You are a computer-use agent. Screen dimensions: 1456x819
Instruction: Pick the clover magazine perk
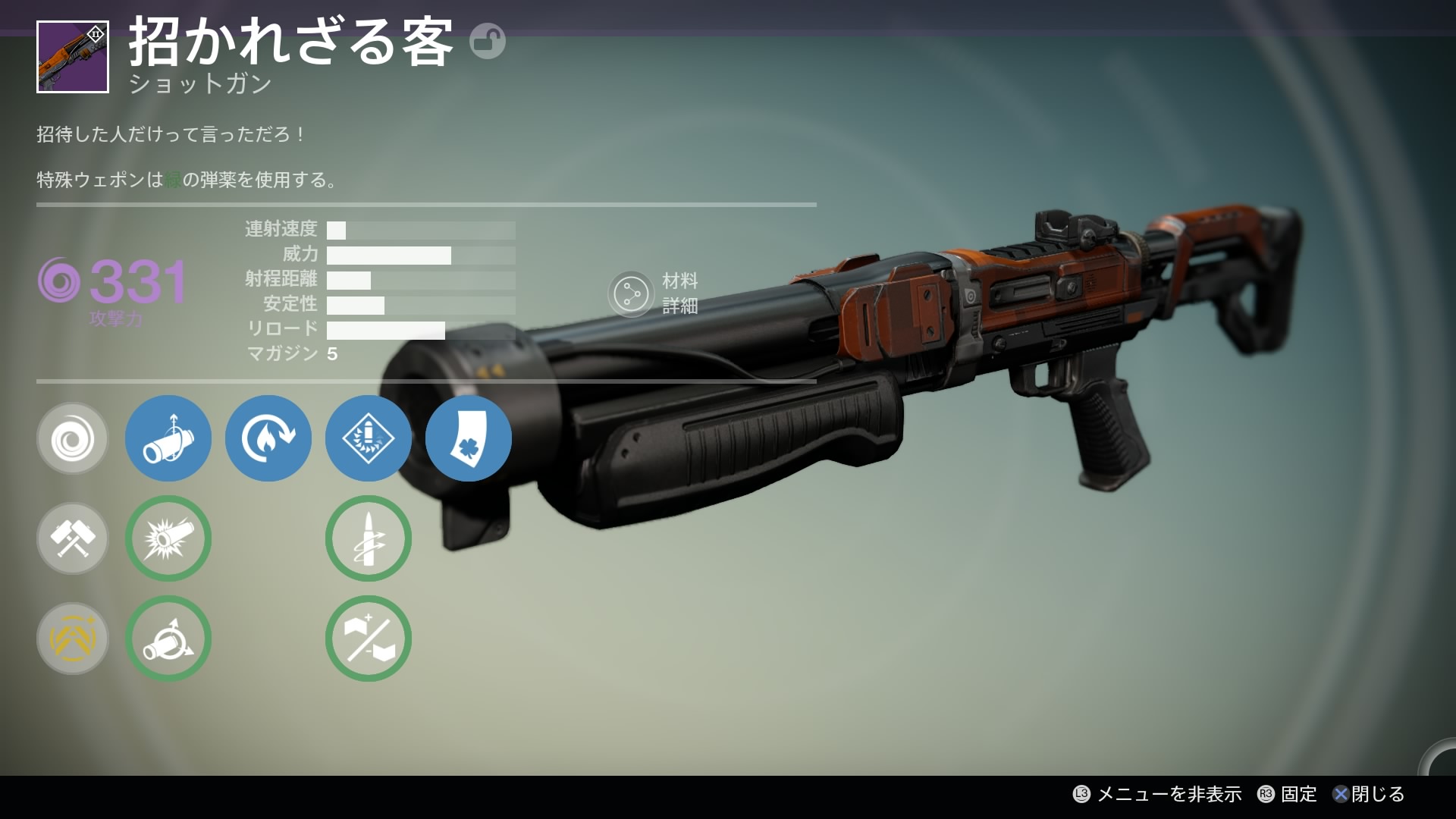coord(468,438)
